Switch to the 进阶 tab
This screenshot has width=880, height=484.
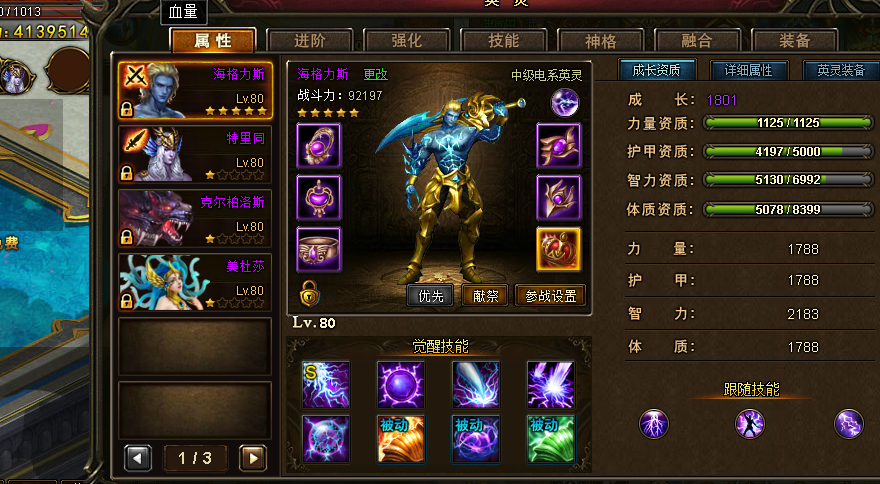[309, 41]
